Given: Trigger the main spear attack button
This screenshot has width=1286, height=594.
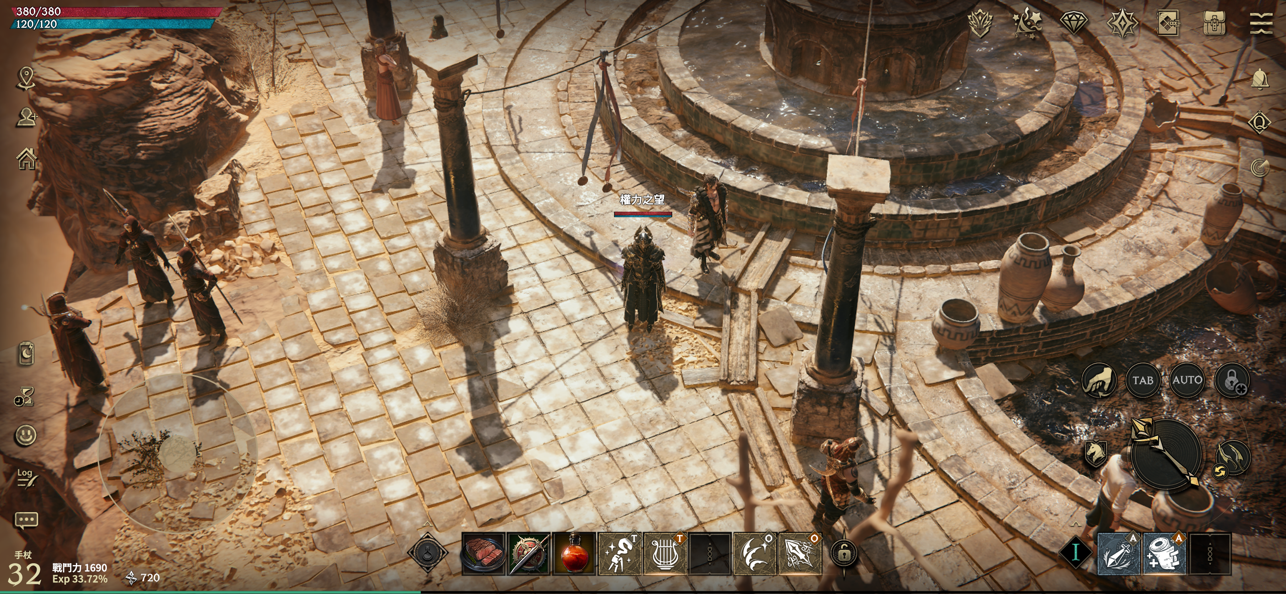Looking at the screenshot, I should click(1166, 455).
